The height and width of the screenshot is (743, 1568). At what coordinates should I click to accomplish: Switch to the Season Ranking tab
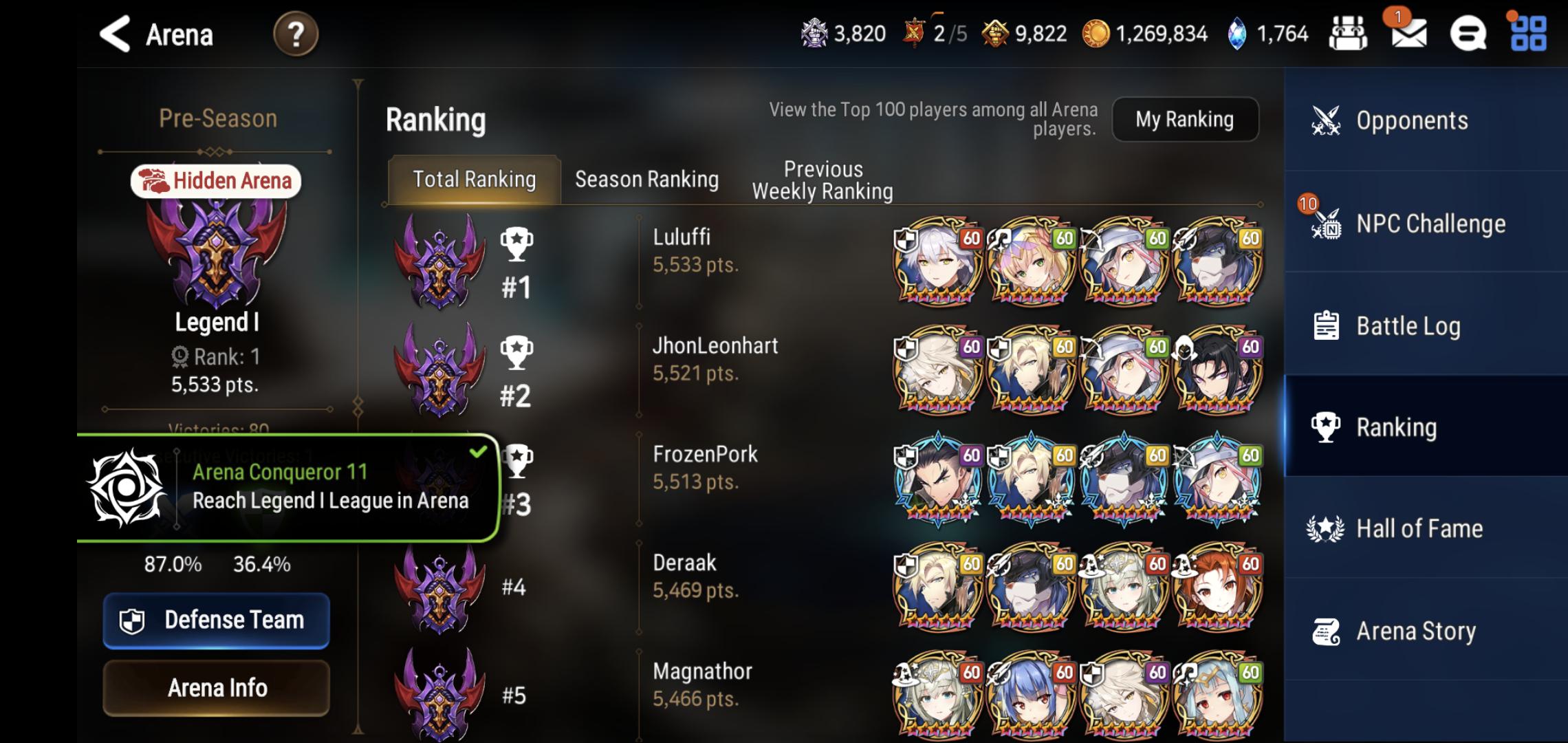pyautogui.click(x=646, y=179)
